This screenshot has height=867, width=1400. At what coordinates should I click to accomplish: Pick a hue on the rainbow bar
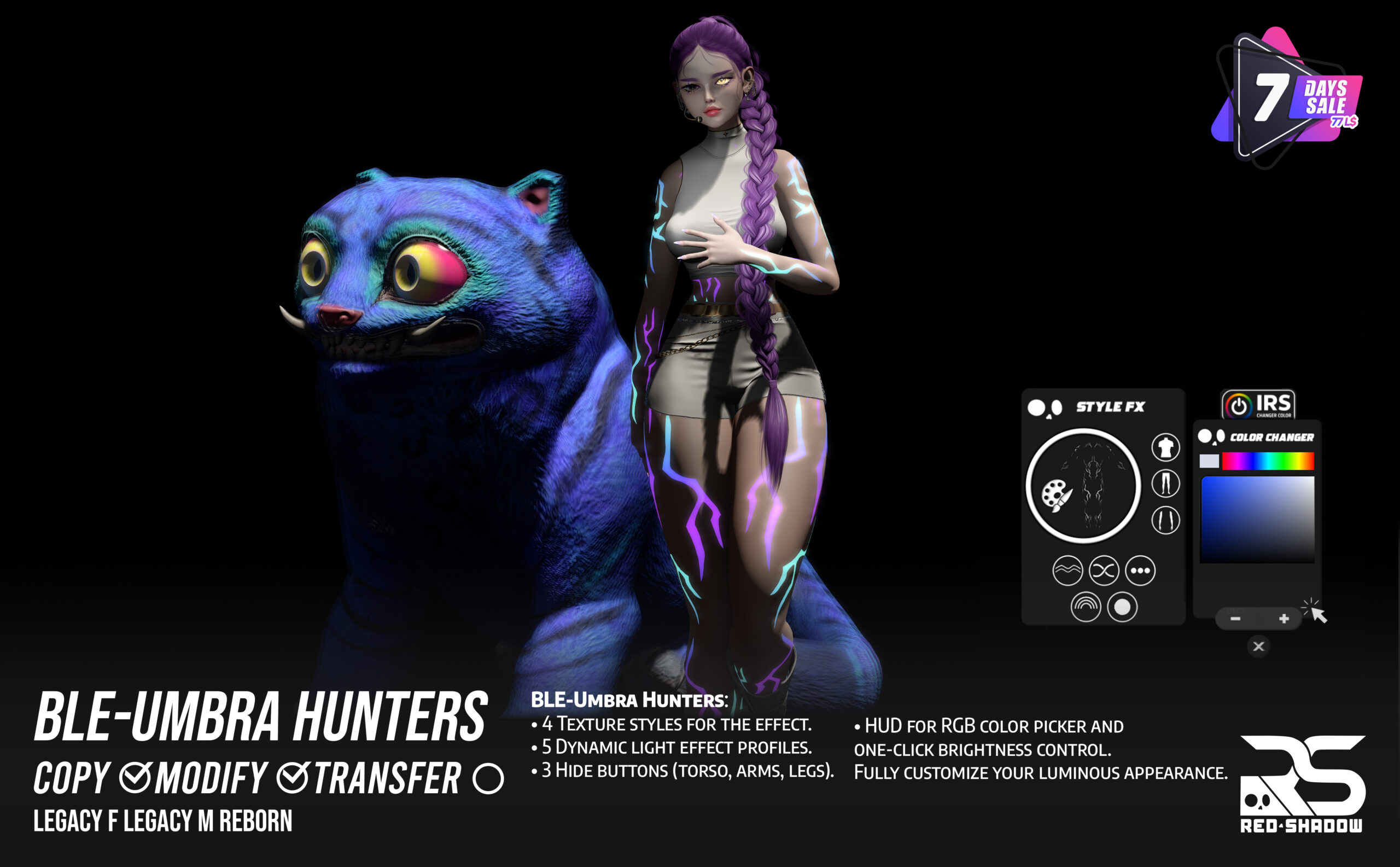1268,461
